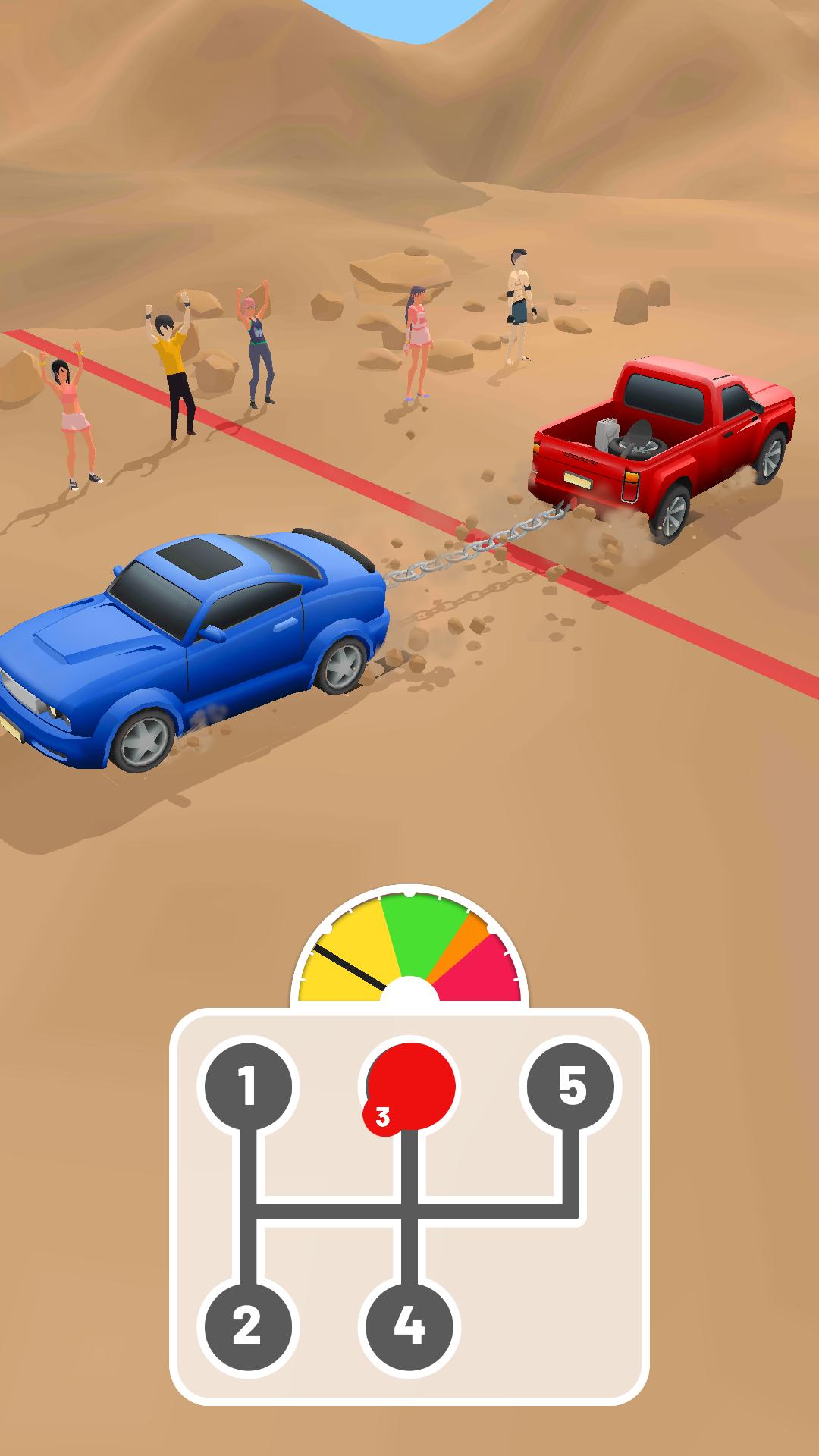Shift down to gear 2
This screenshot has width=819, height=1456.
244,1326
